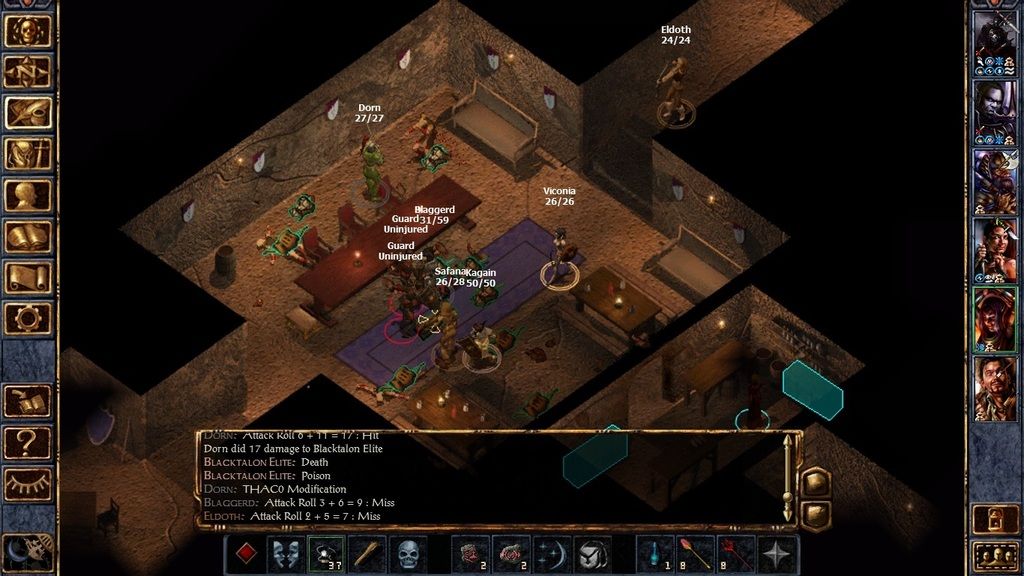The width and height of the screenshot is (1024, 576).
Task: Open the options gear icon
Action: coord(28,318)
